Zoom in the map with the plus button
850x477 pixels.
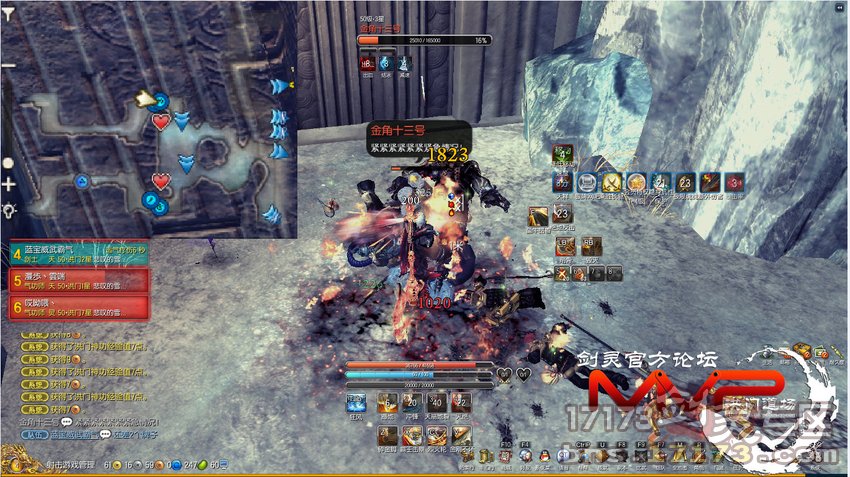9,185
